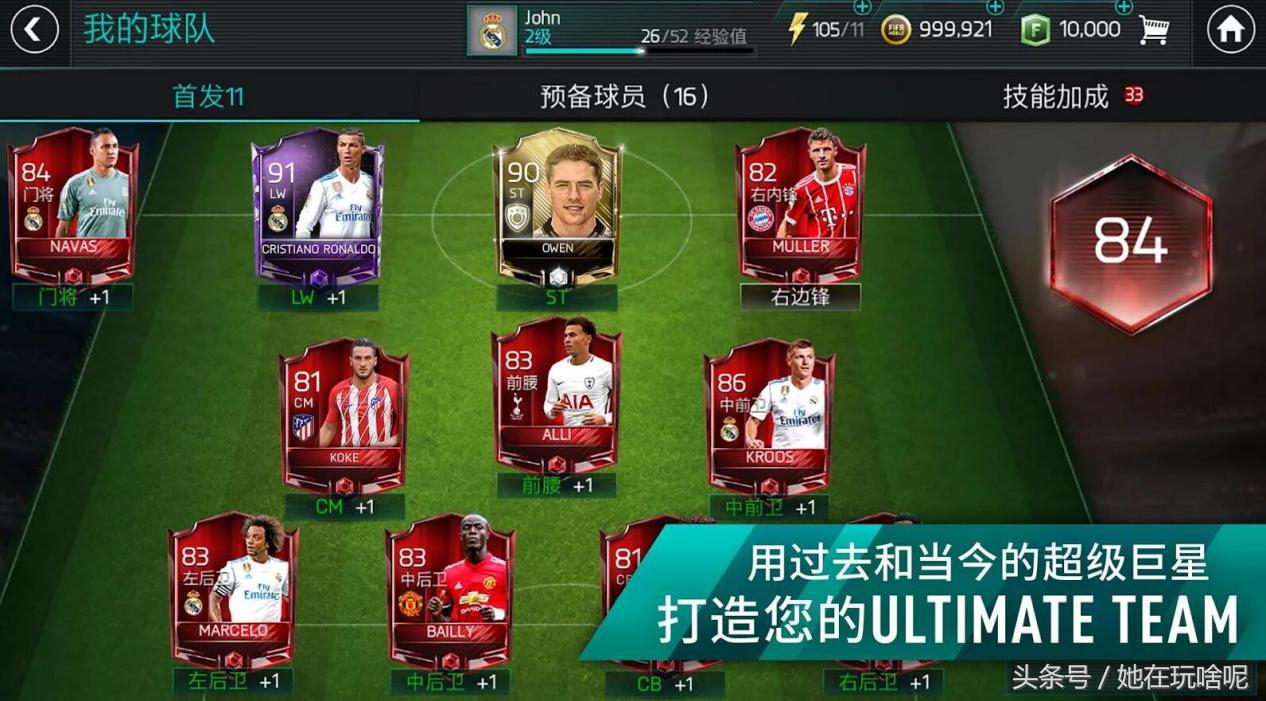
Task: Choose the Owen ST player card
Action: (558, 205)
